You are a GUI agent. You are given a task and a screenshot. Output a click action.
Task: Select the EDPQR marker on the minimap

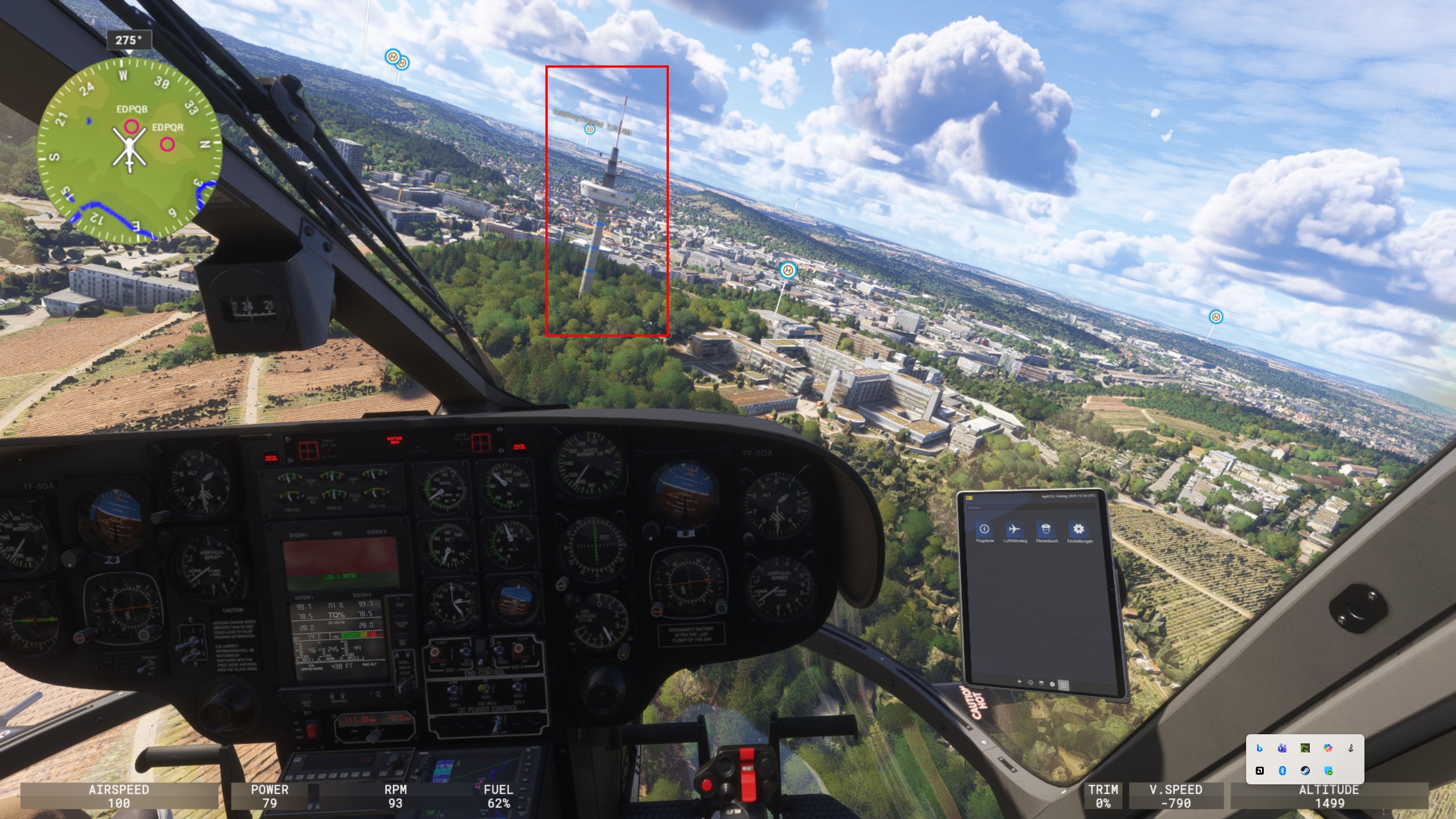click(167, 144)
